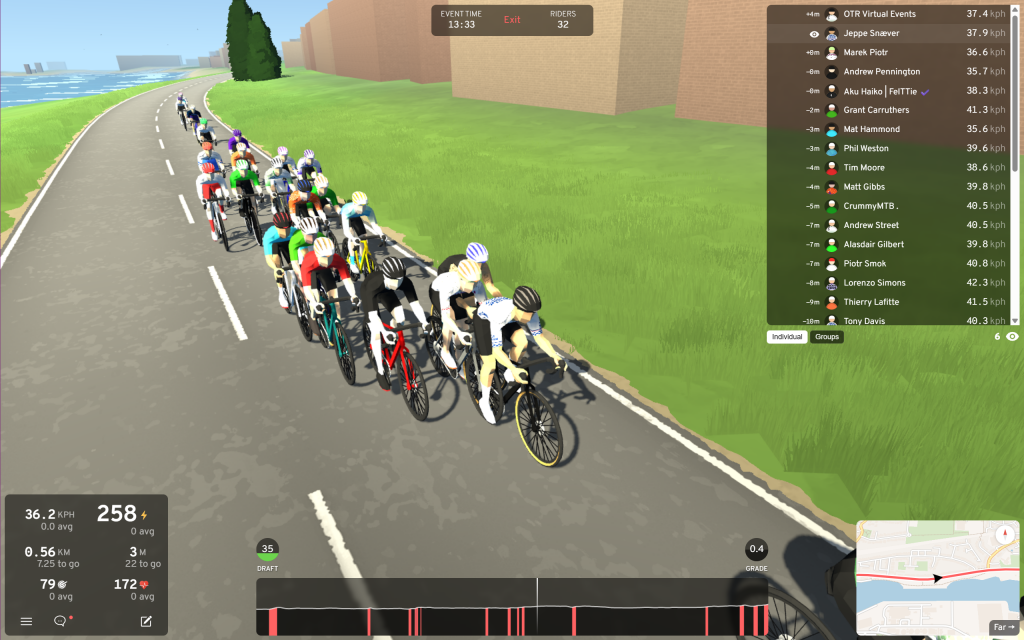This screenshot has height=640, width=1024.
Task: Open the hamburger menu in the stats panel
Action: coord(27,621)
